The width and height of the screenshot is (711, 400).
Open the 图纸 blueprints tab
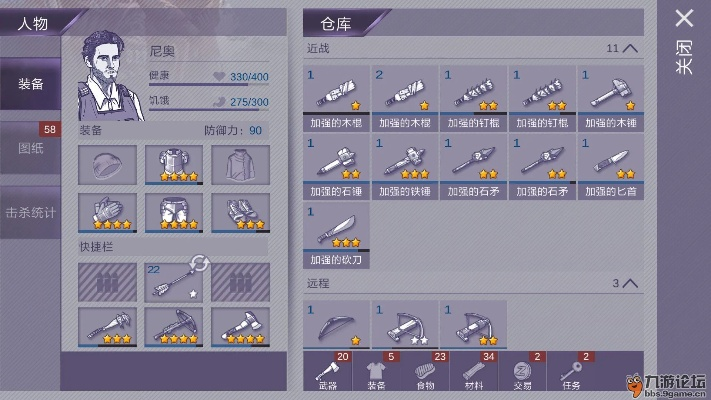coord(30,149)
